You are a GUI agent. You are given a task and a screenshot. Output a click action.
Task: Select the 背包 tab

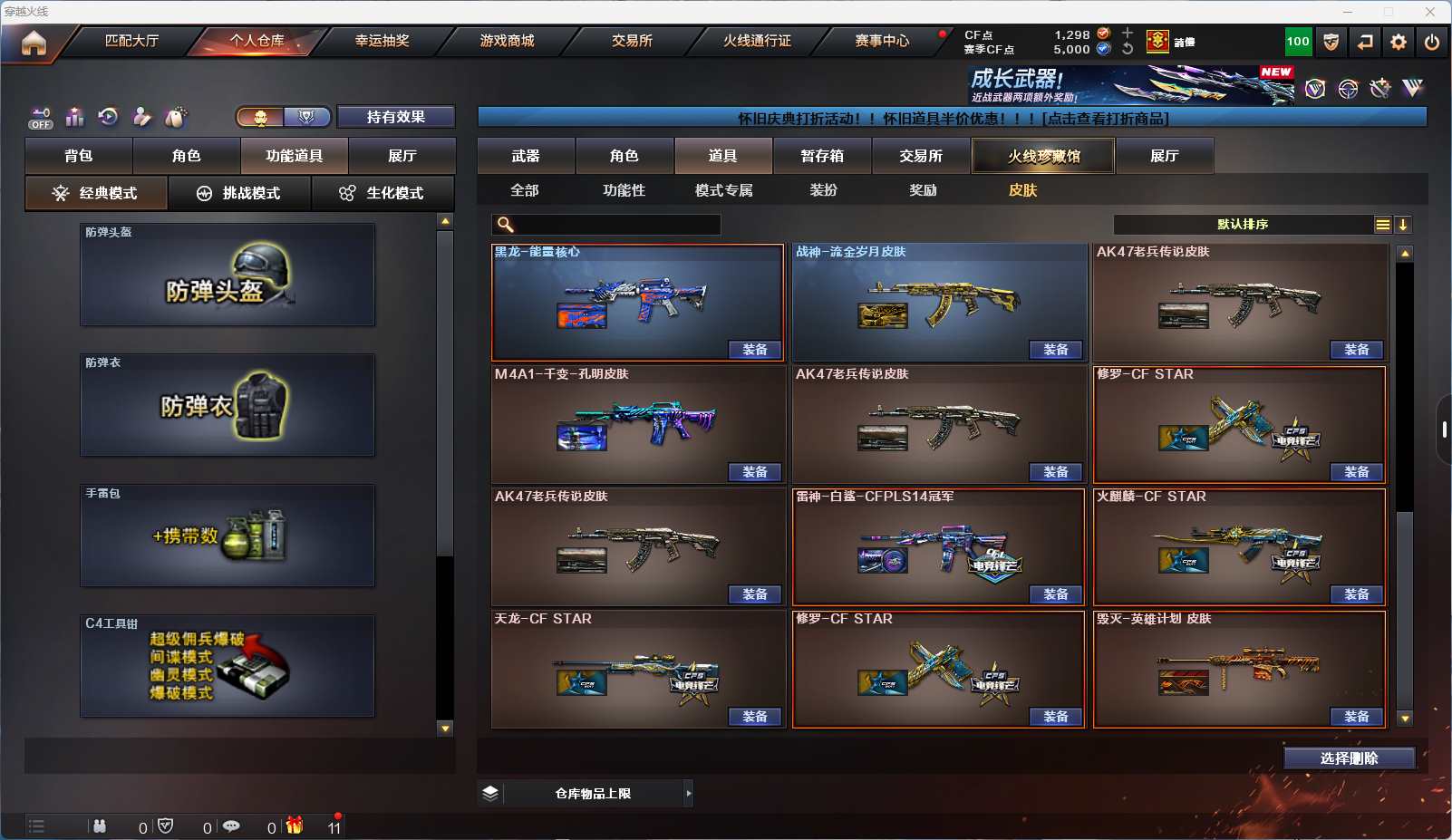pos(79,156)
